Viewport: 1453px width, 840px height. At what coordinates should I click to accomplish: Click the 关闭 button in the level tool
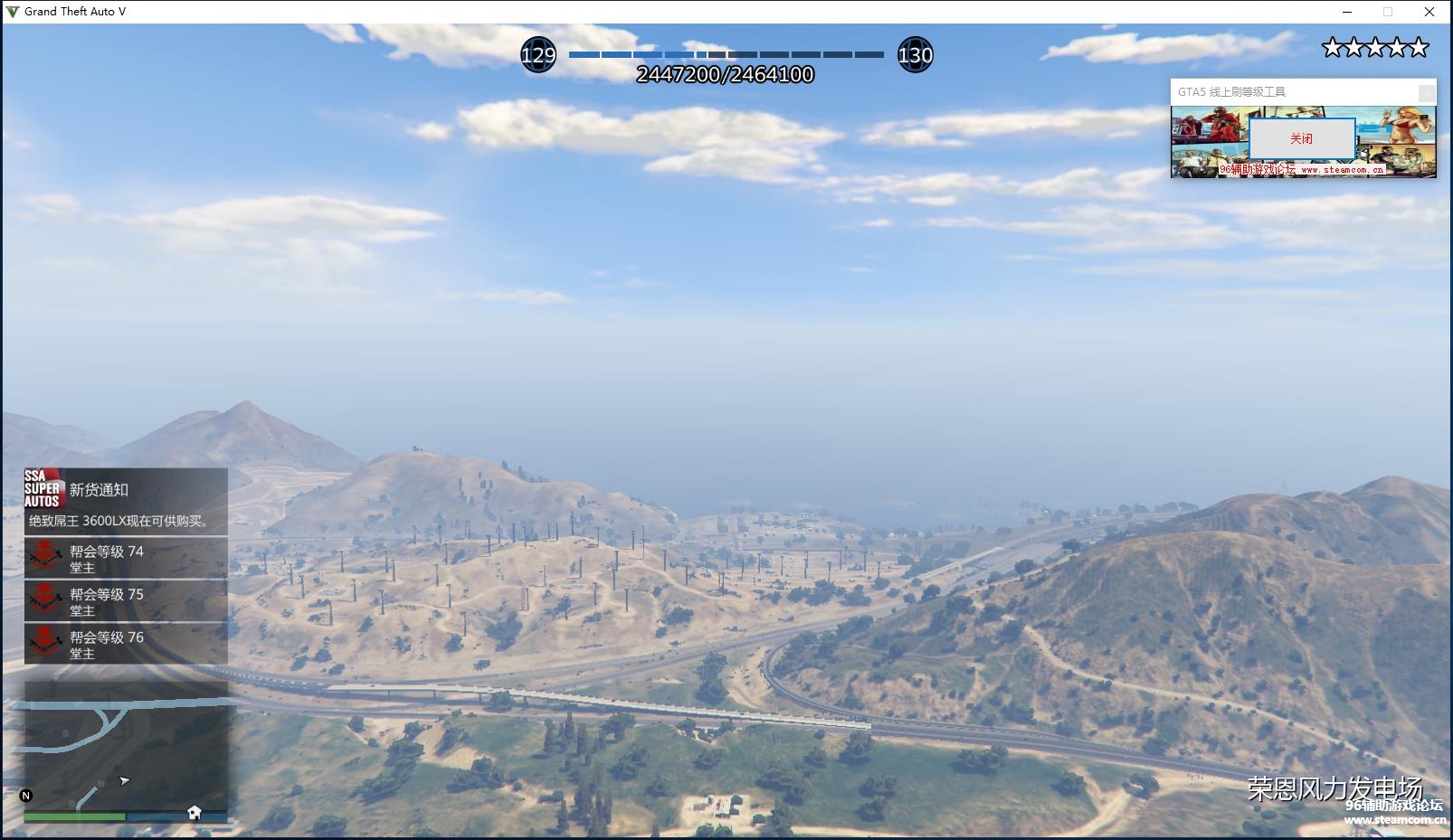(1301, 138)
